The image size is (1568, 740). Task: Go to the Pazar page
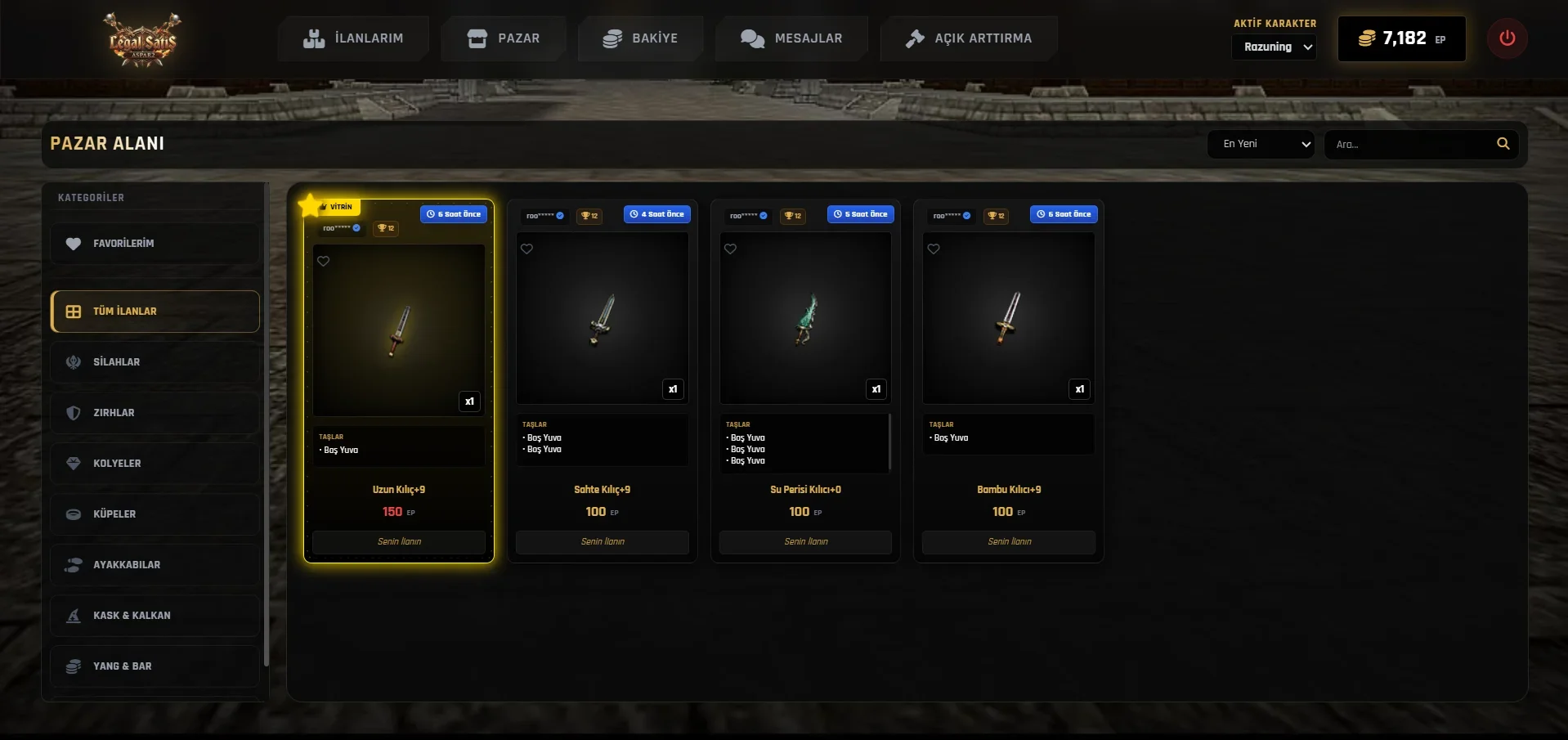pyautogui.click(x=503, y=38)
